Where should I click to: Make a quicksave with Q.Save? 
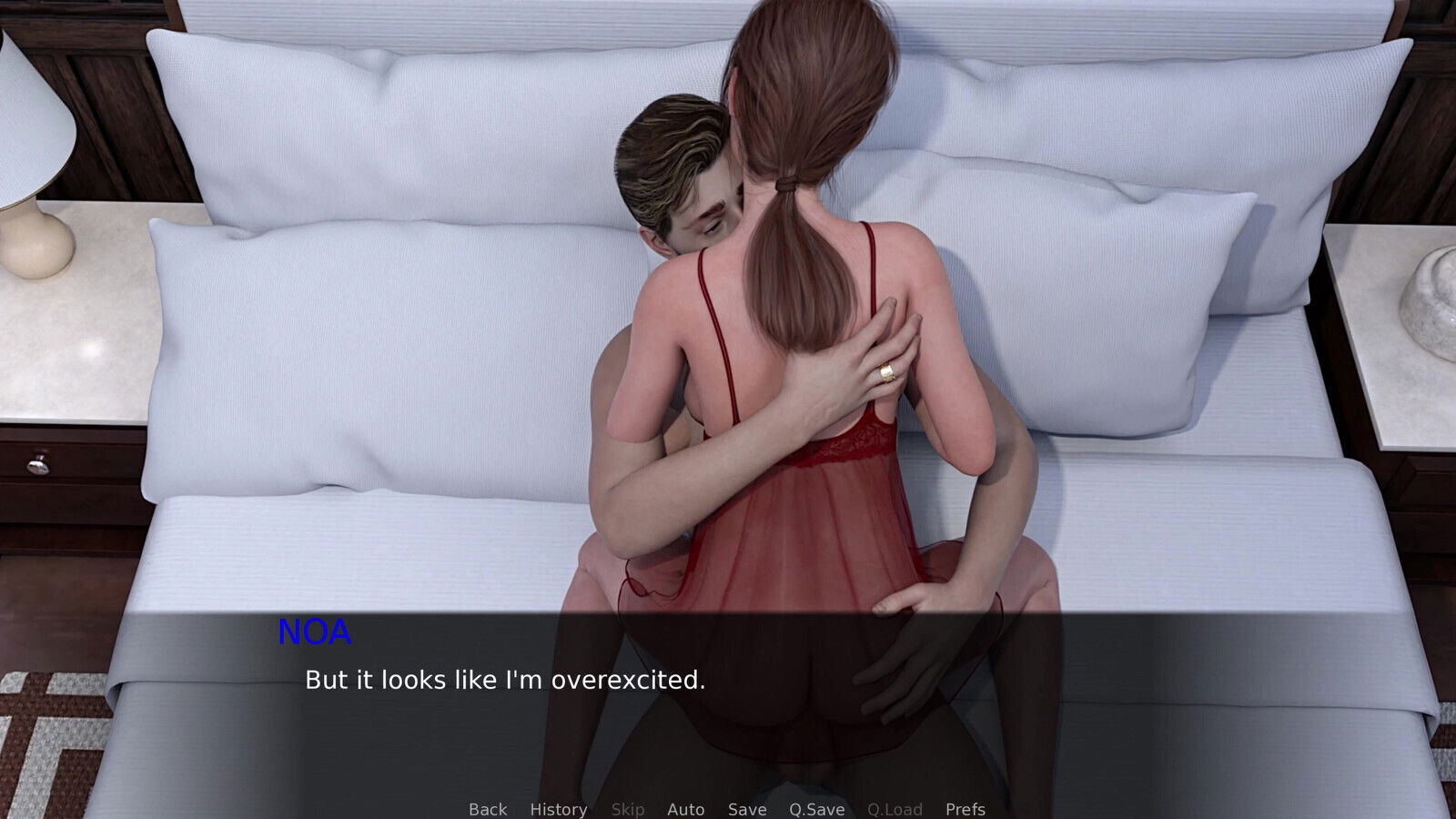click(815, 809)
